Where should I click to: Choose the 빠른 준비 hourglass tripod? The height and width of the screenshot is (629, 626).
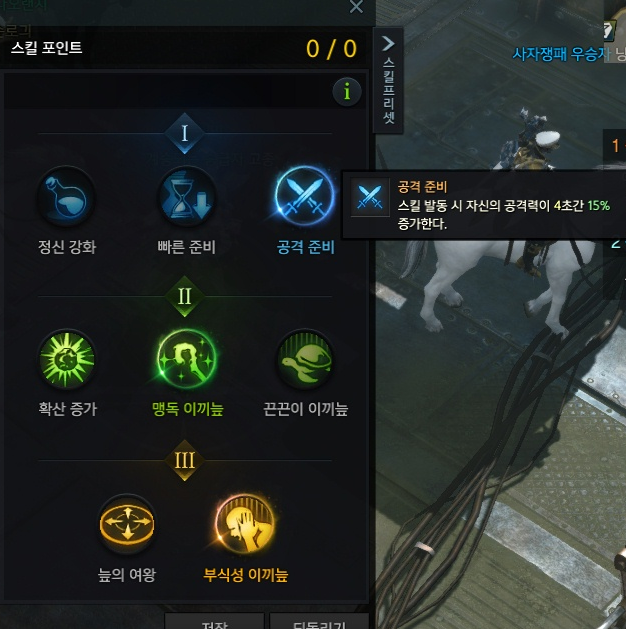point(187,198)
